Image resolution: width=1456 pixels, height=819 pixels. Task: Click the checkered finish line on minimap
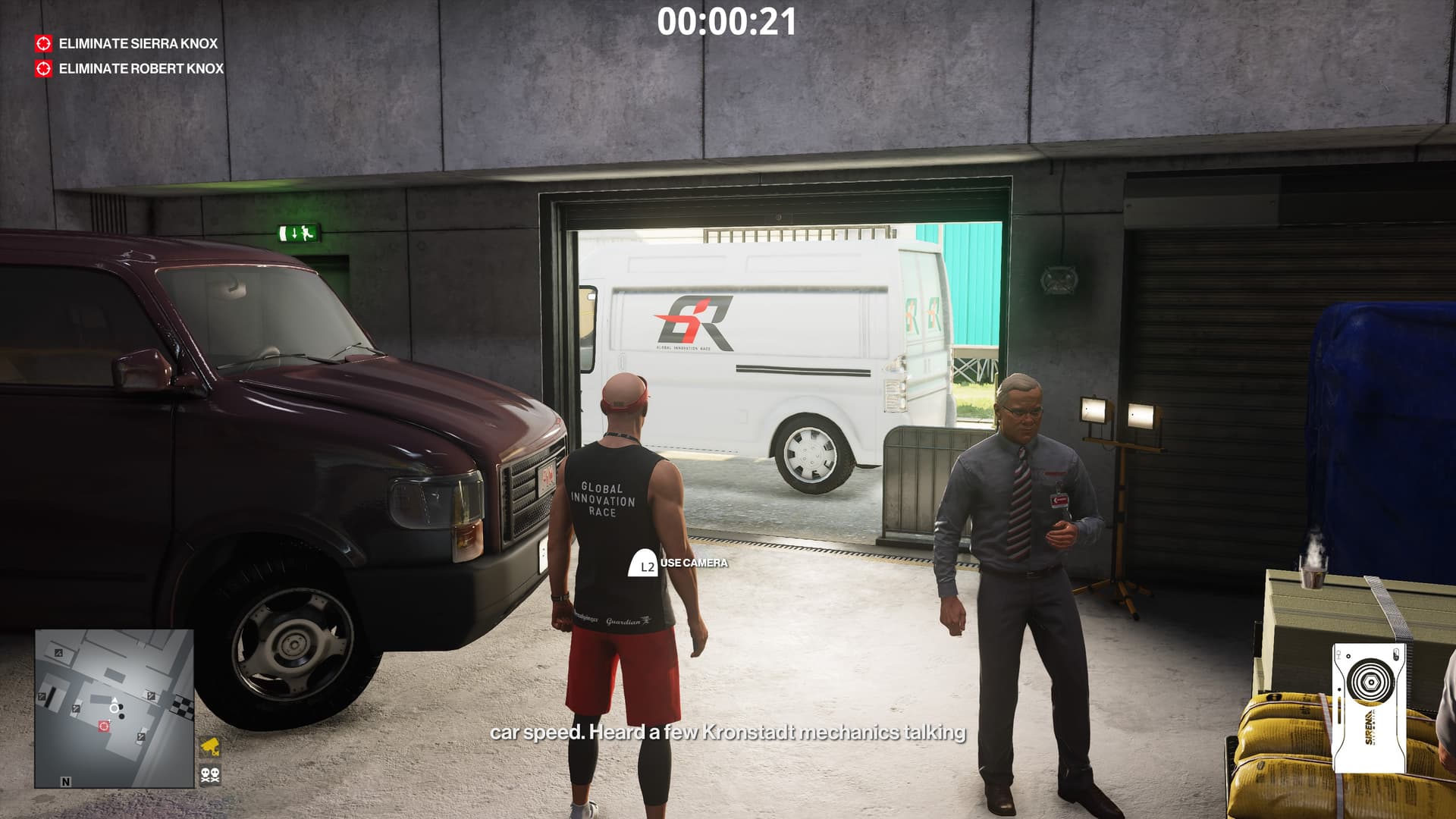point(186,708)
